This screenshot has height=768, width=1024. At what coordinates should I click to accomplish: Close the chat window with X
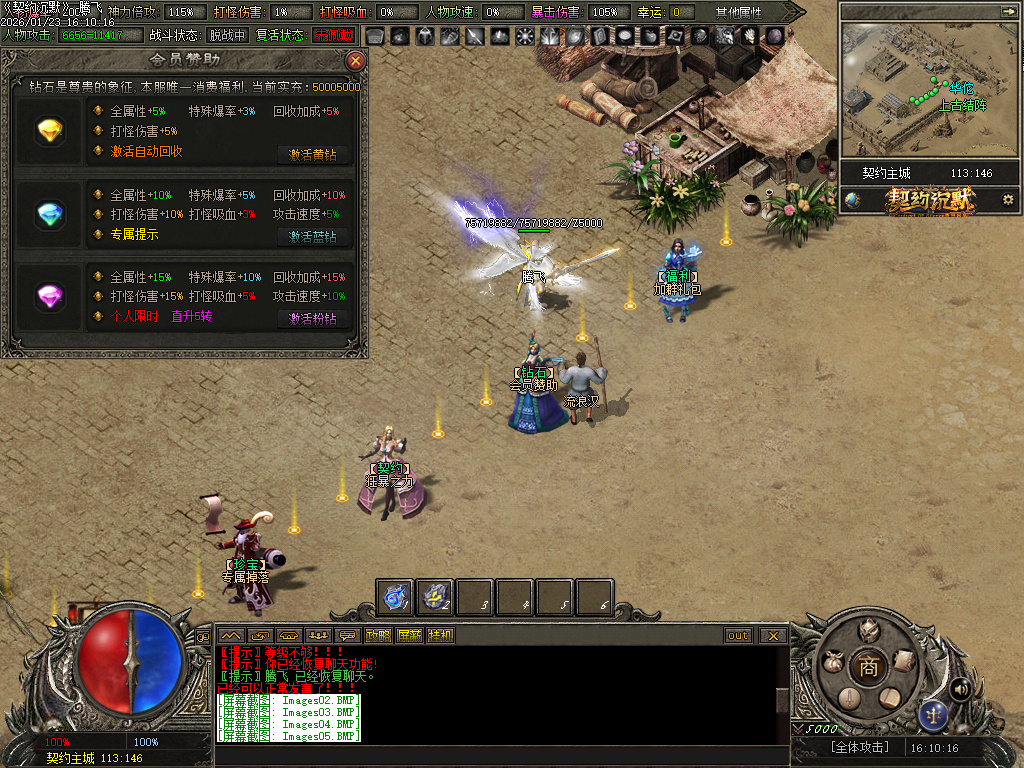[x=773, y=636]
